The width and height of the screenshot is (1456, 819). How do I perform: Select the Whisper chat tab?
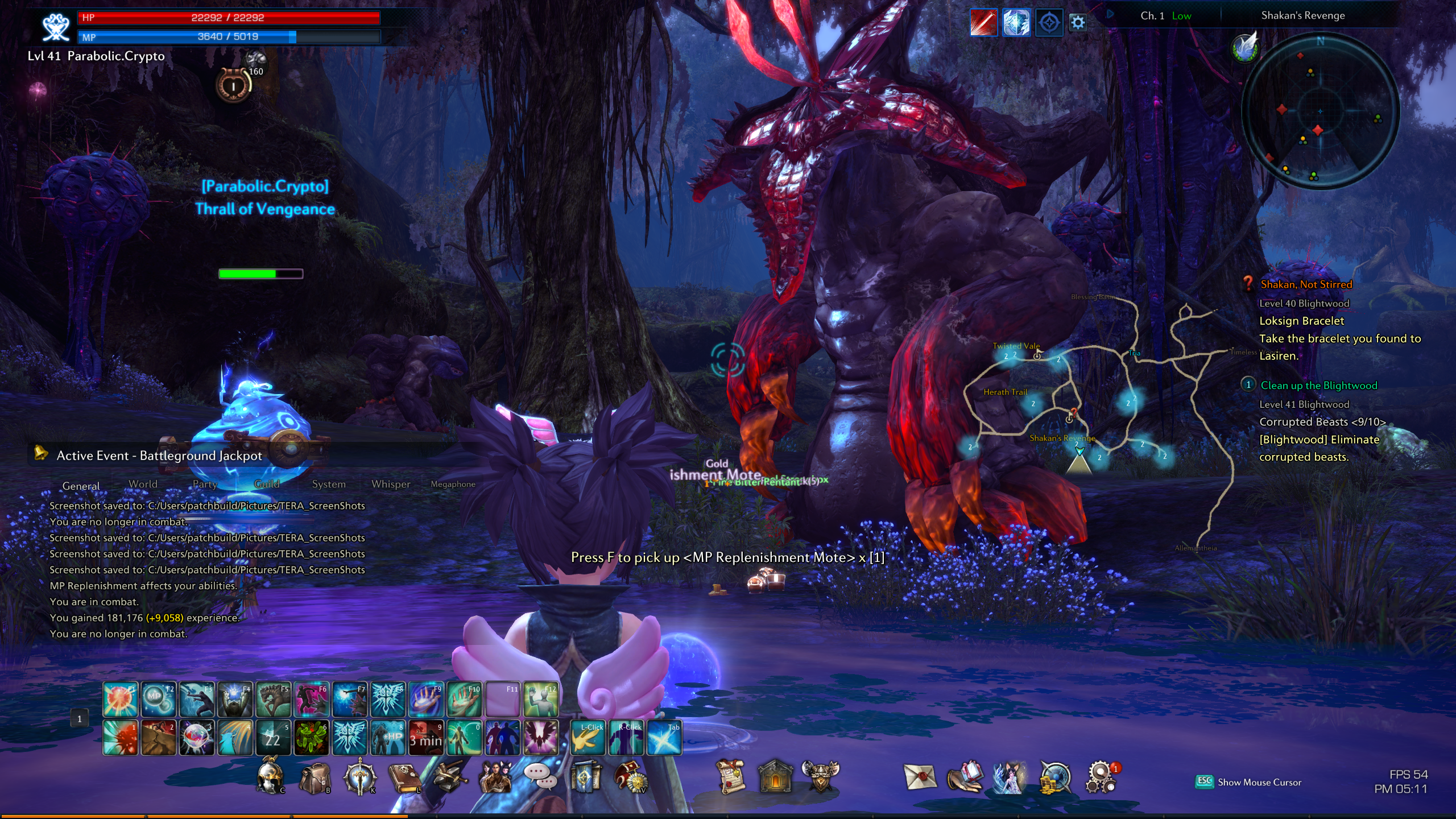(391, 484)
